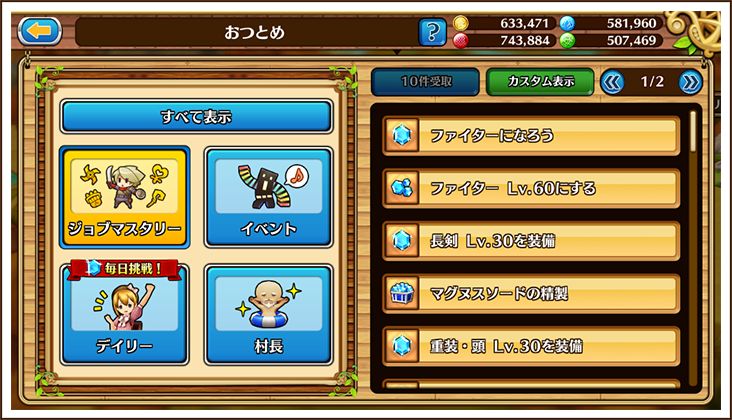Open the デイリー daily tasks category

pyautogui.click(x=125, y=314)
